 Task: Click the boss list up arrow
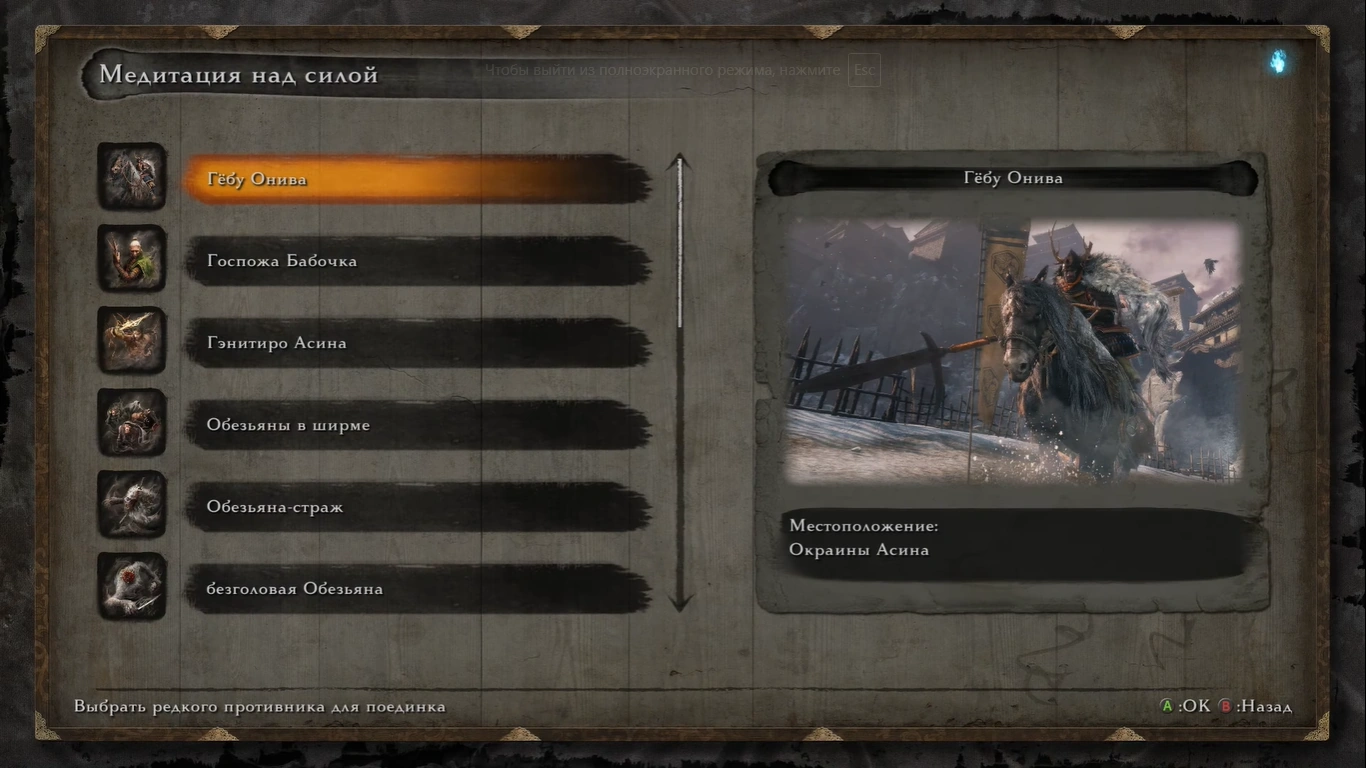(680, 162)
